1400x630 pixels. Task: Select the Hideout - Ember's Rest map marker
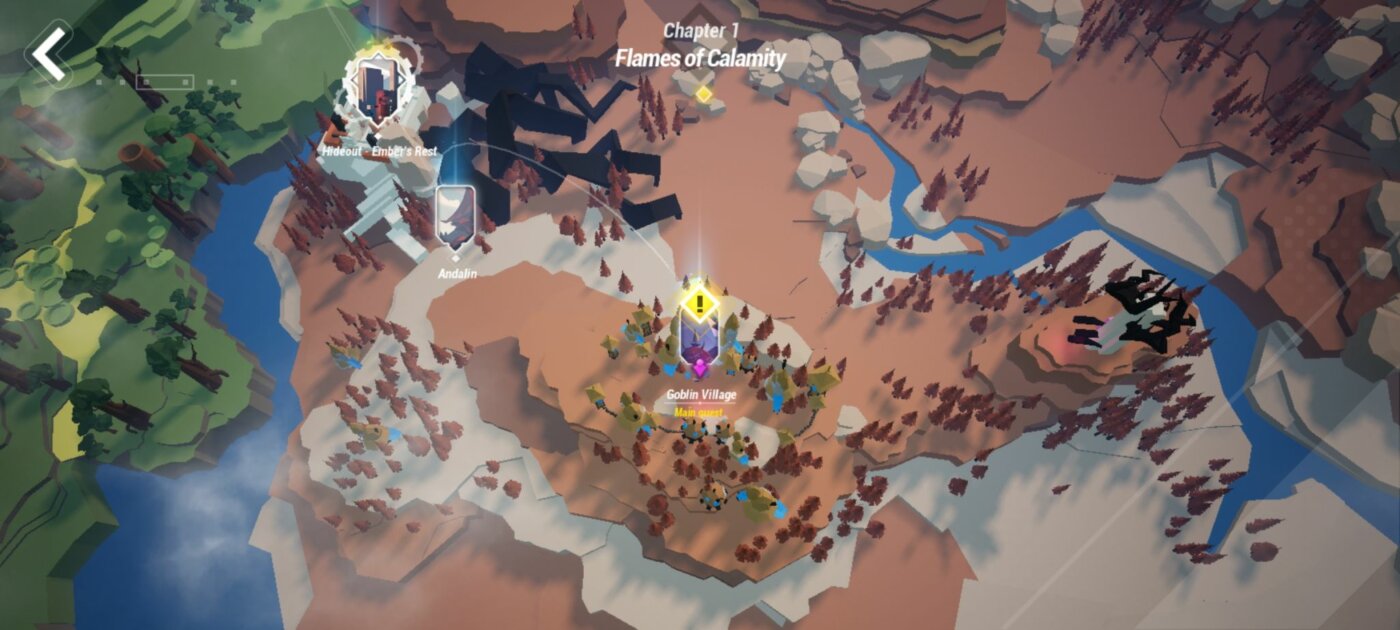(377, 92)
